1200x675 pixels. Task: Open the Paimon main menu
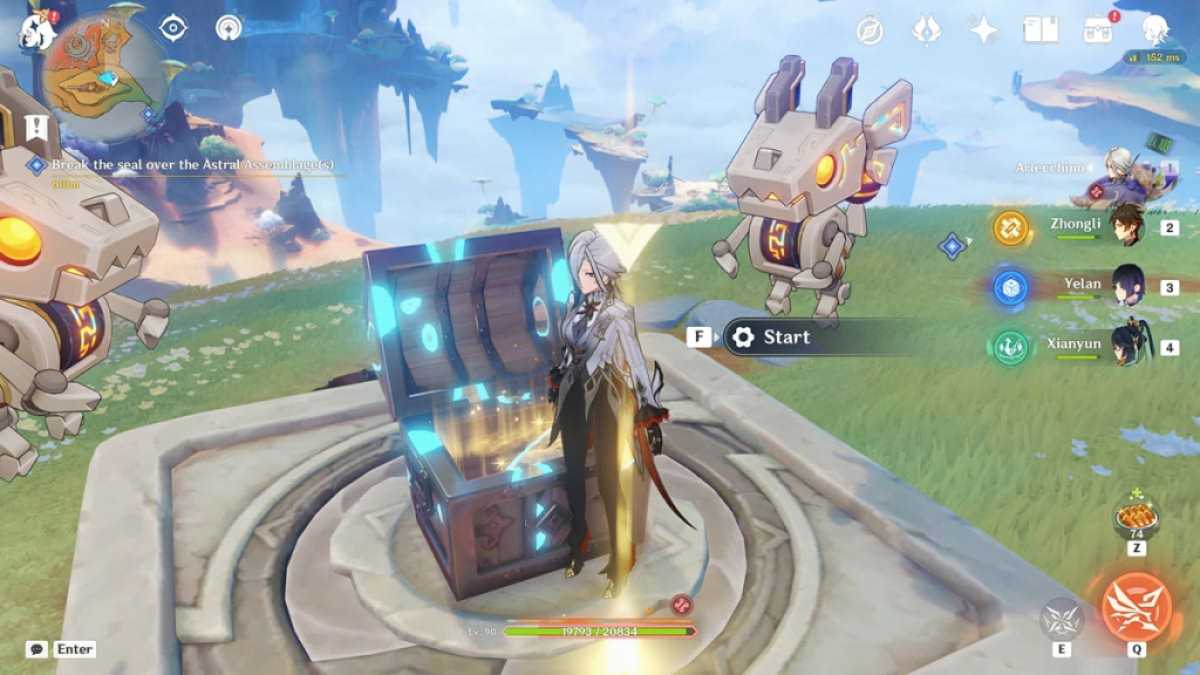click(37, 30)
